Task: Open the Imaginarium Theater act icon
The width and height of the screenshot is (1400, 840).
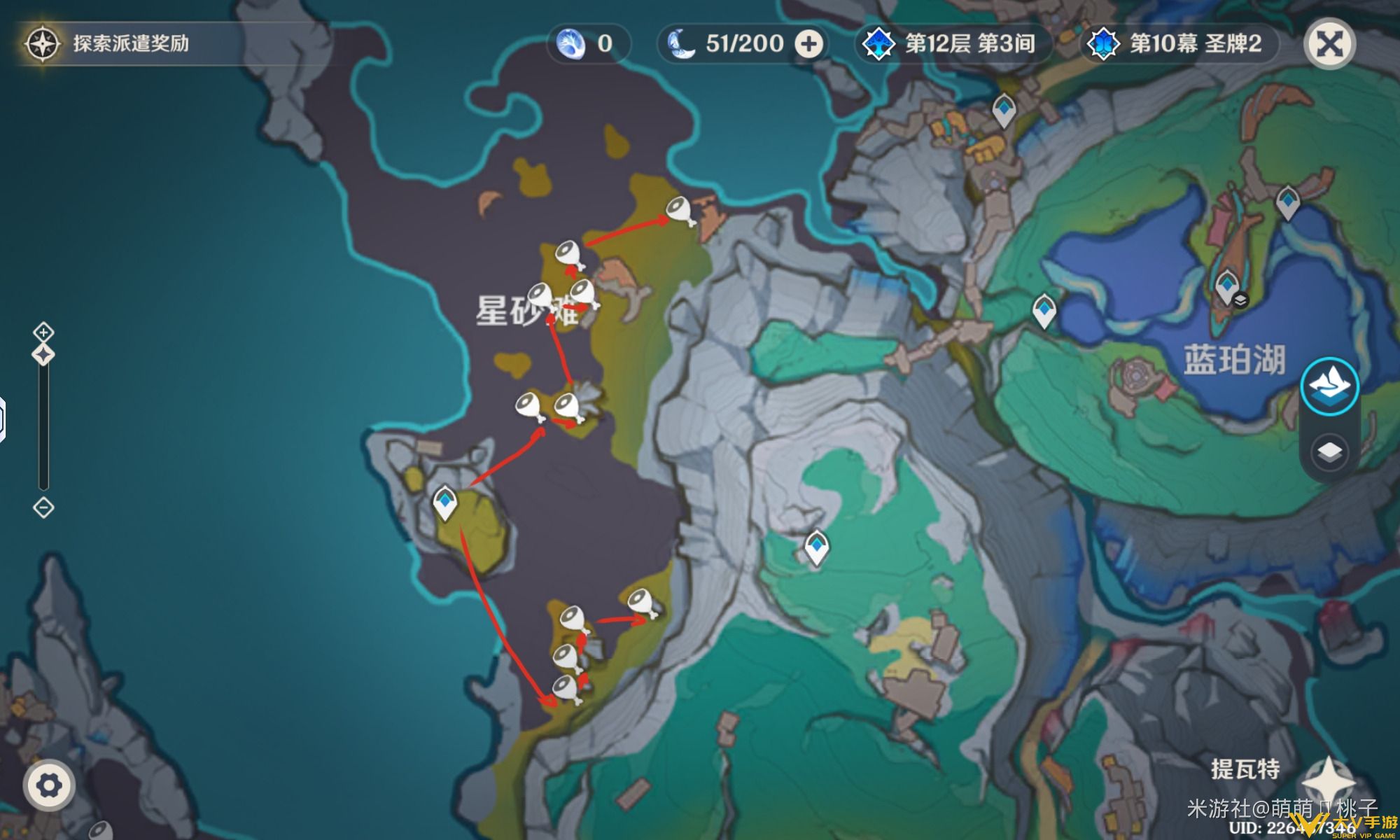Action: [x=1105, y=43]
